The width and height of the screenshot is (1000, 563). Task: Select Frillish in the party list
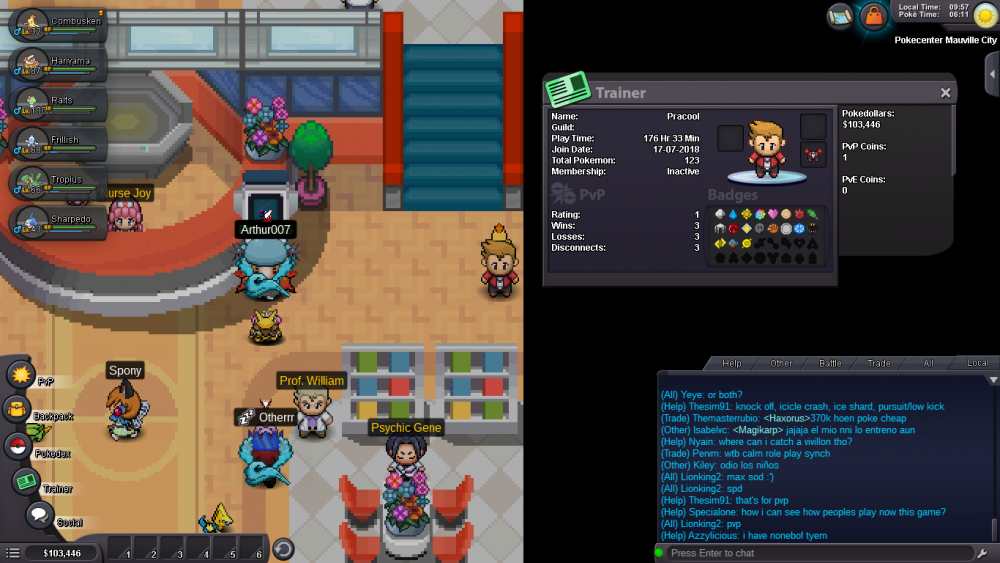55,144
